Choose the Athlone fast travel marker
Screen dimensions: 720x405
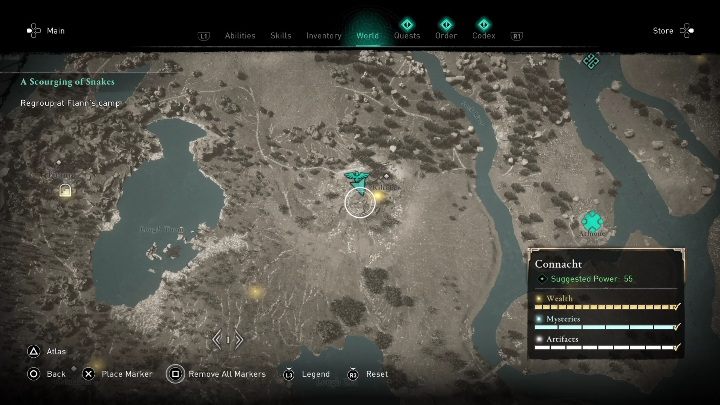(x=593, y=221)
